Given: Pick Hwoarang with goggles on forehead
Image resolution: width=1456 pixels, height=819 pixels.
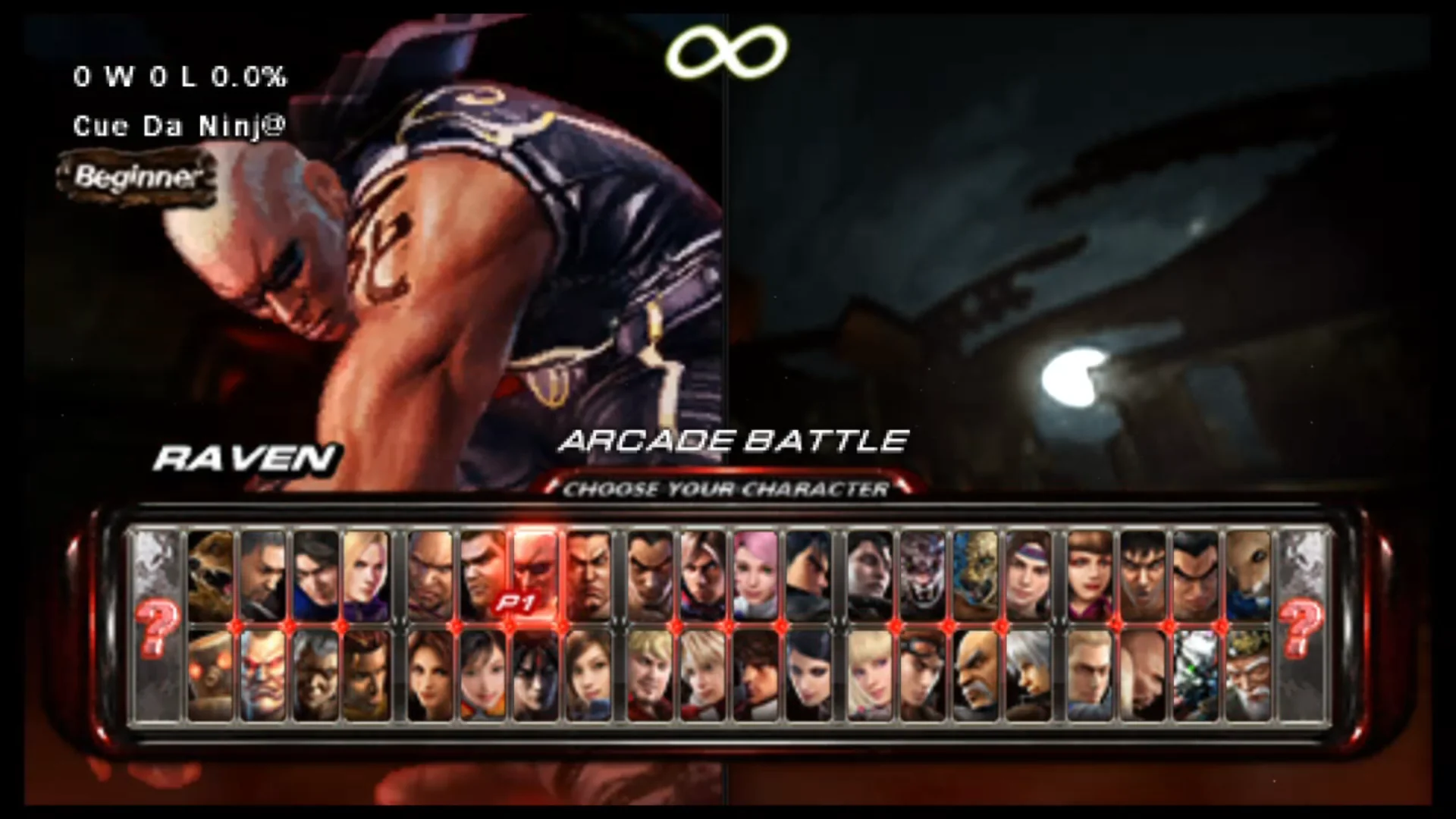Looking at the screenshot, I should click(x=923, y=675).
